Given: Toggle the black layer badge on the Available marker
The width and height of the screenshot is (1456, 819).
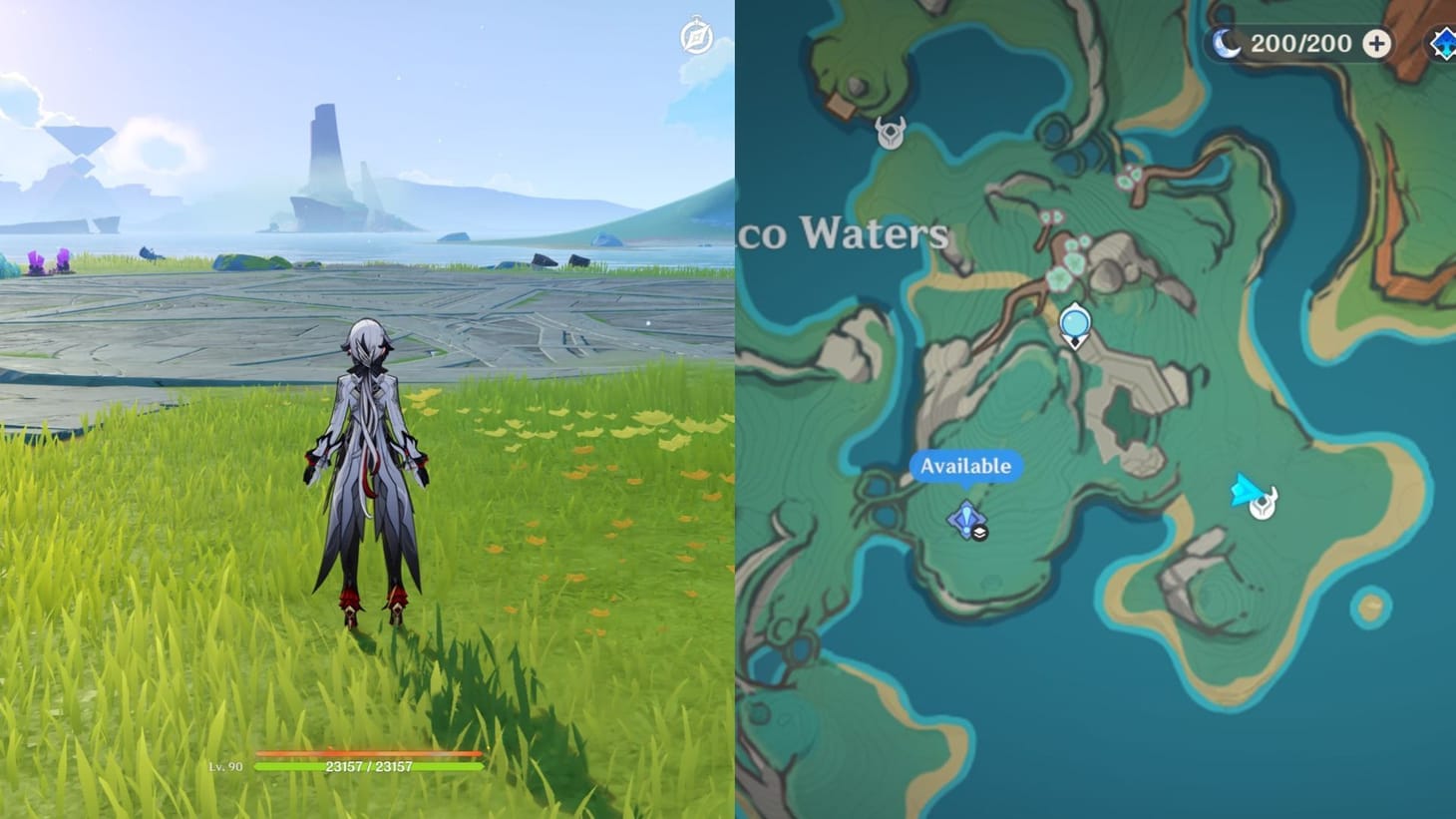Looking at the screenshot, I should pyautogui.click(x=979, y=535).
